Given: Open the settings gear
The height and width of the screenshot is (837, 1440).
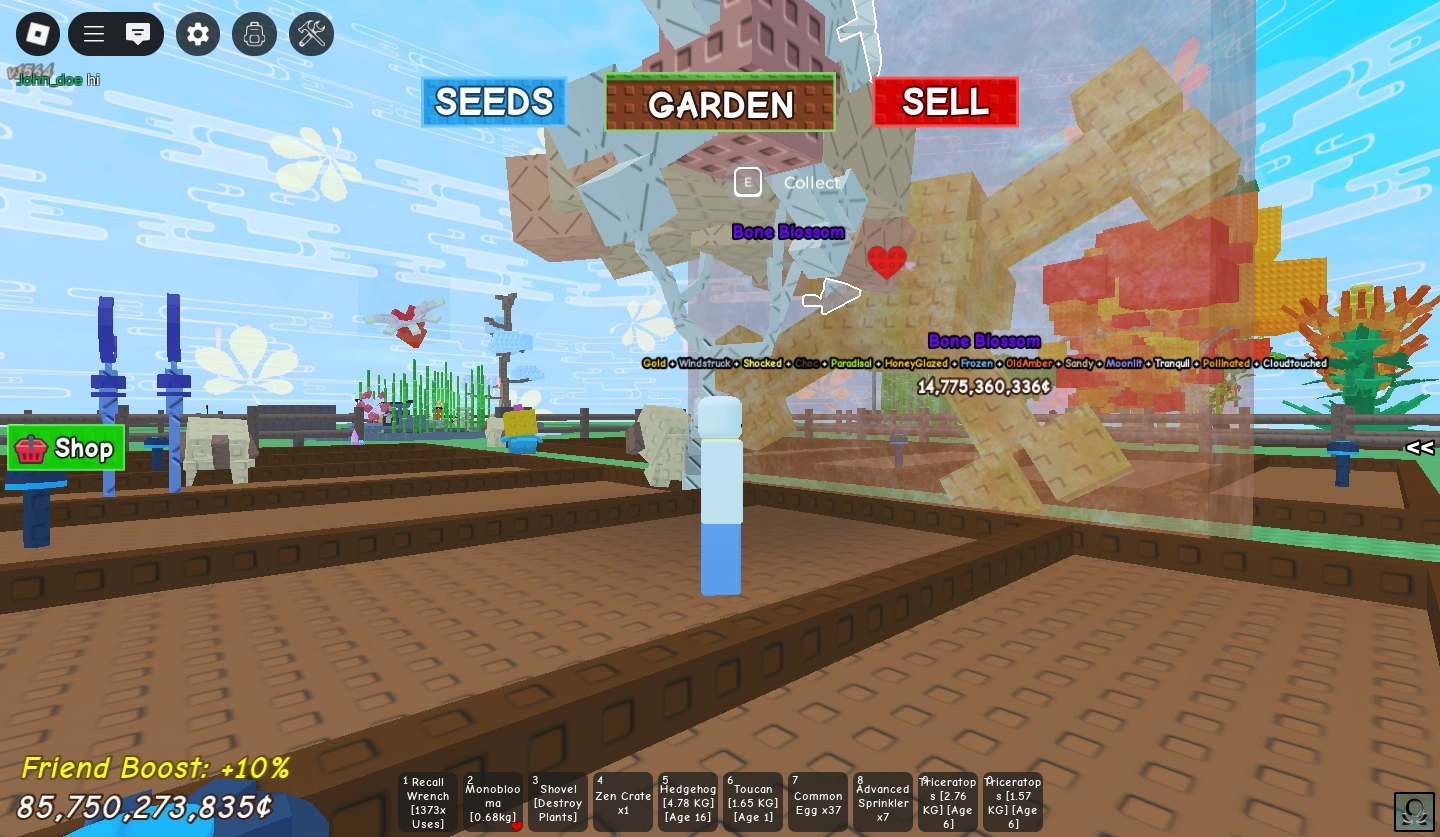Looking at the screenshot, I should coord(198,33).
